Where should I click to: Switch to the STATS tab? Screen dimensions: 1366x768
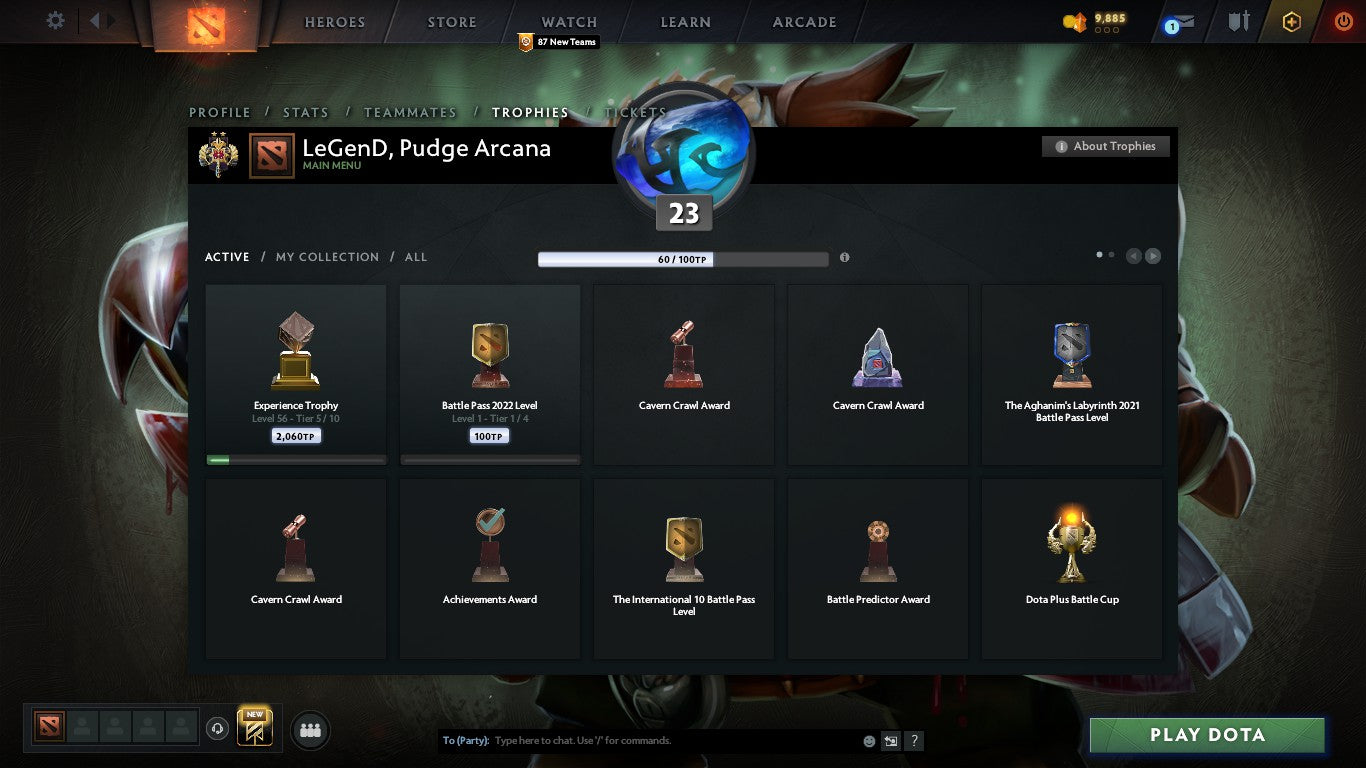point(306,113)
